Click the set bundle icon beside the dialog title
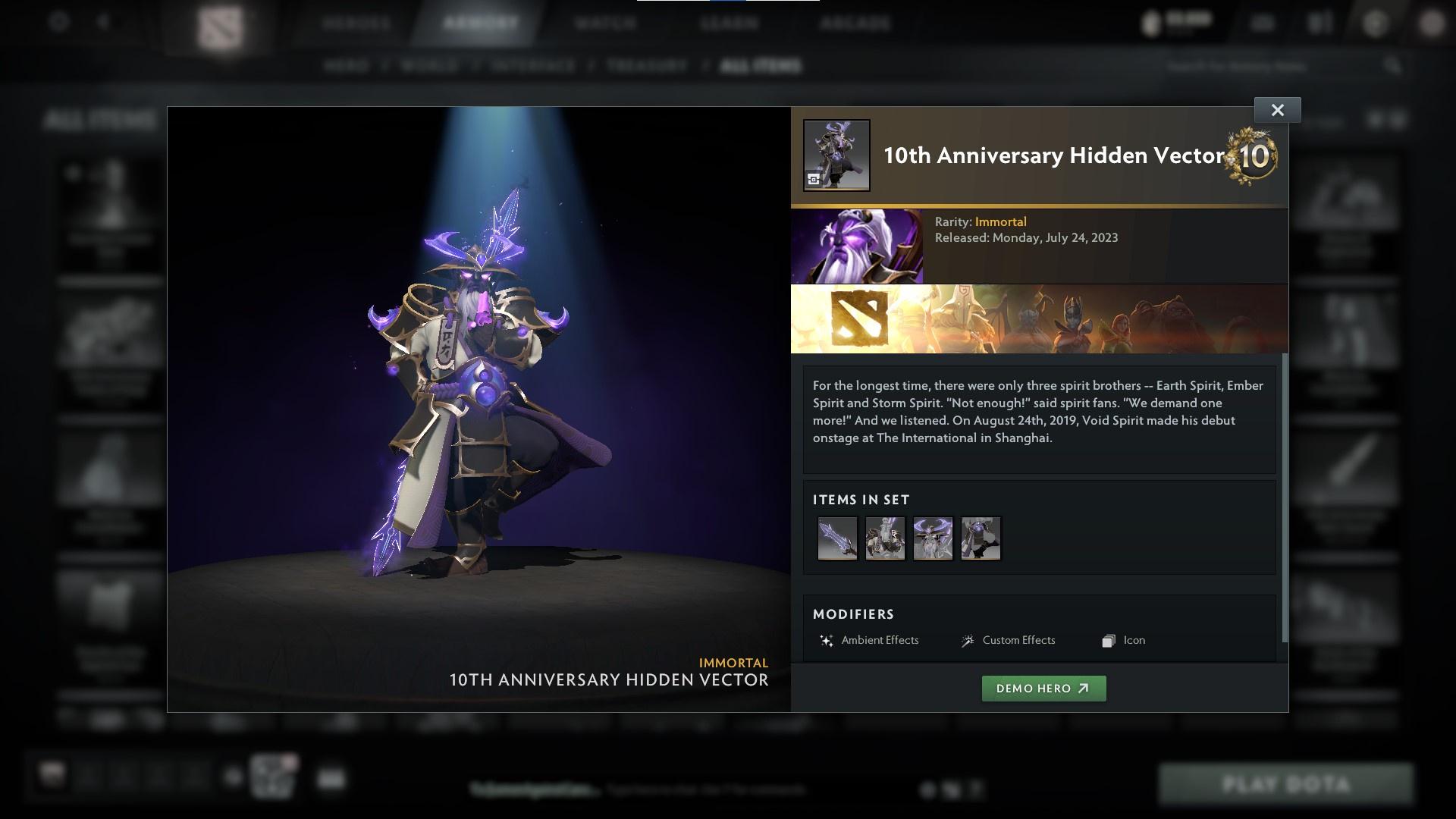Image resolution: width=1456 pixels, height=819 pixels. click(836, 155)
